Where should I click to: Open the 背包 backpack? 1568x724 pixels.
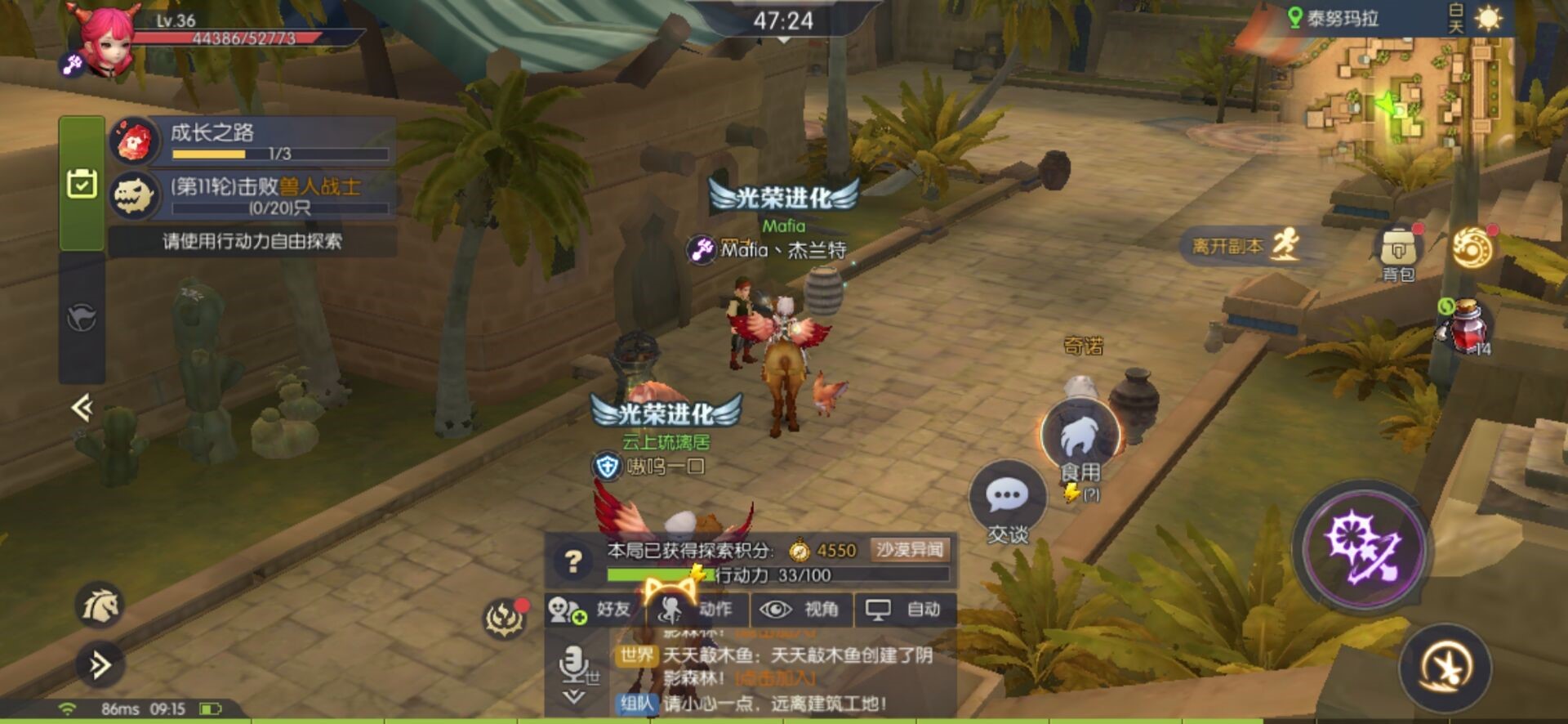[x=1398, y=252]
